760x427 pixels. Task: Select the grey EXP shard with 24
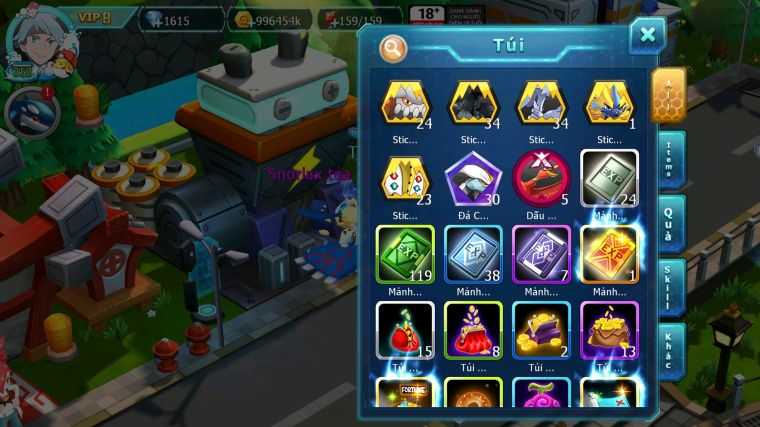(x=609, y=178)
